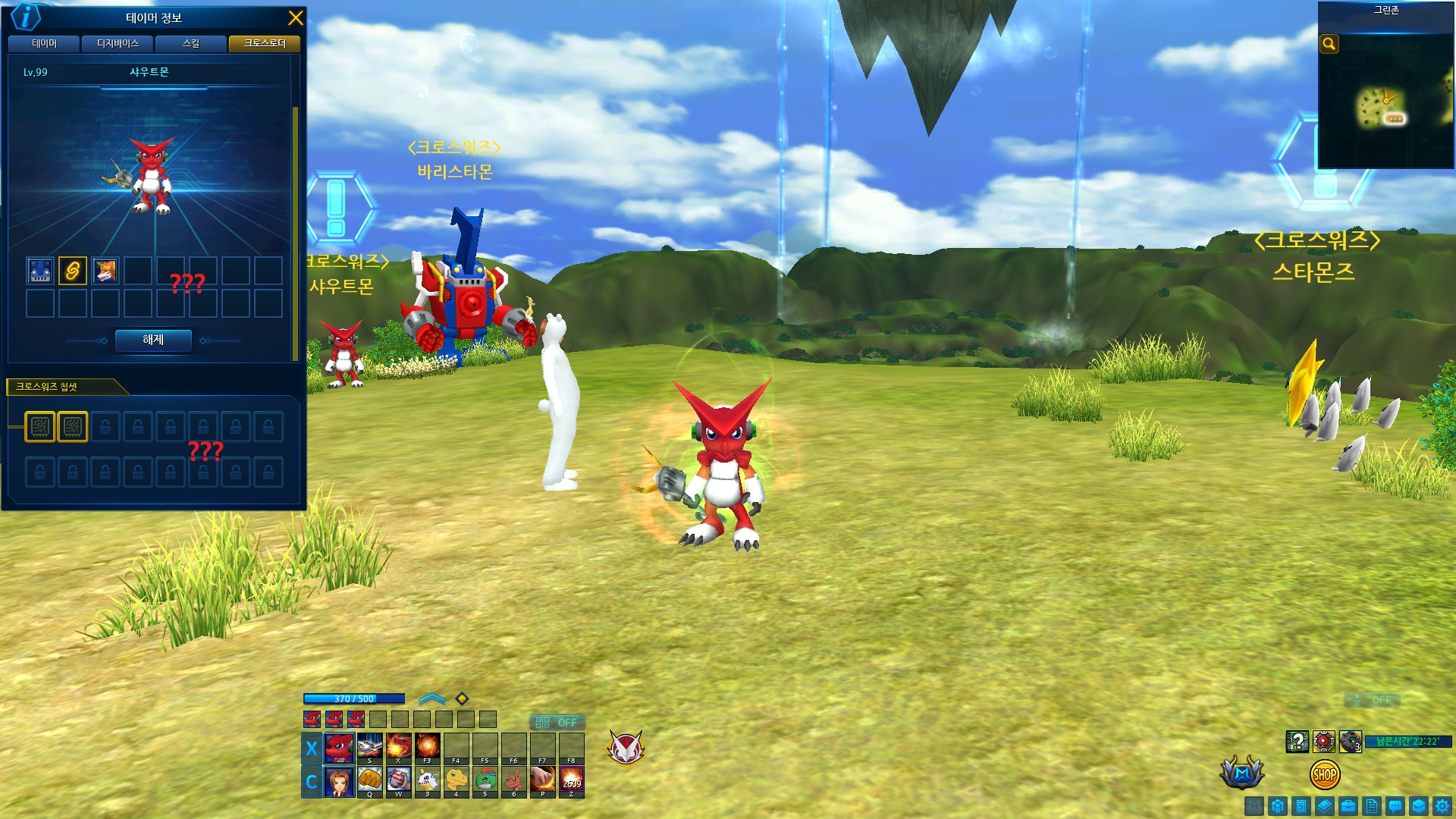
Task: Click the 해제 release button
Action: click(153, 340)
